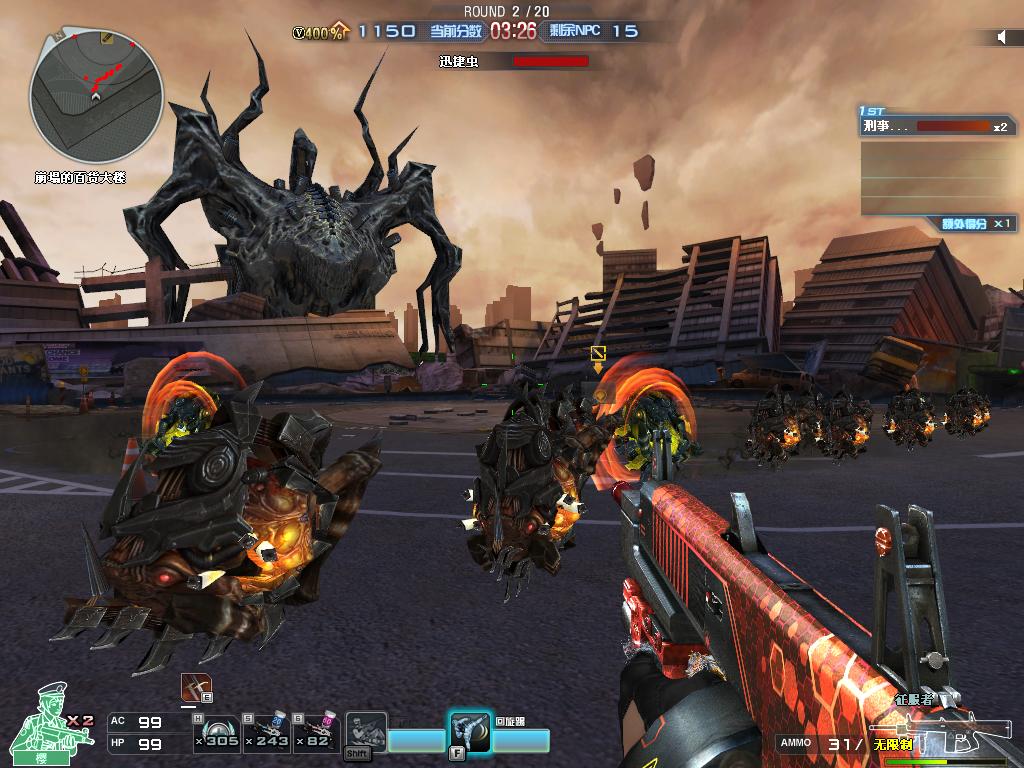Screen dimensions: 1024x768
Task: Use the x243 blue ammo item slot
Action: (x=268, y=733)
